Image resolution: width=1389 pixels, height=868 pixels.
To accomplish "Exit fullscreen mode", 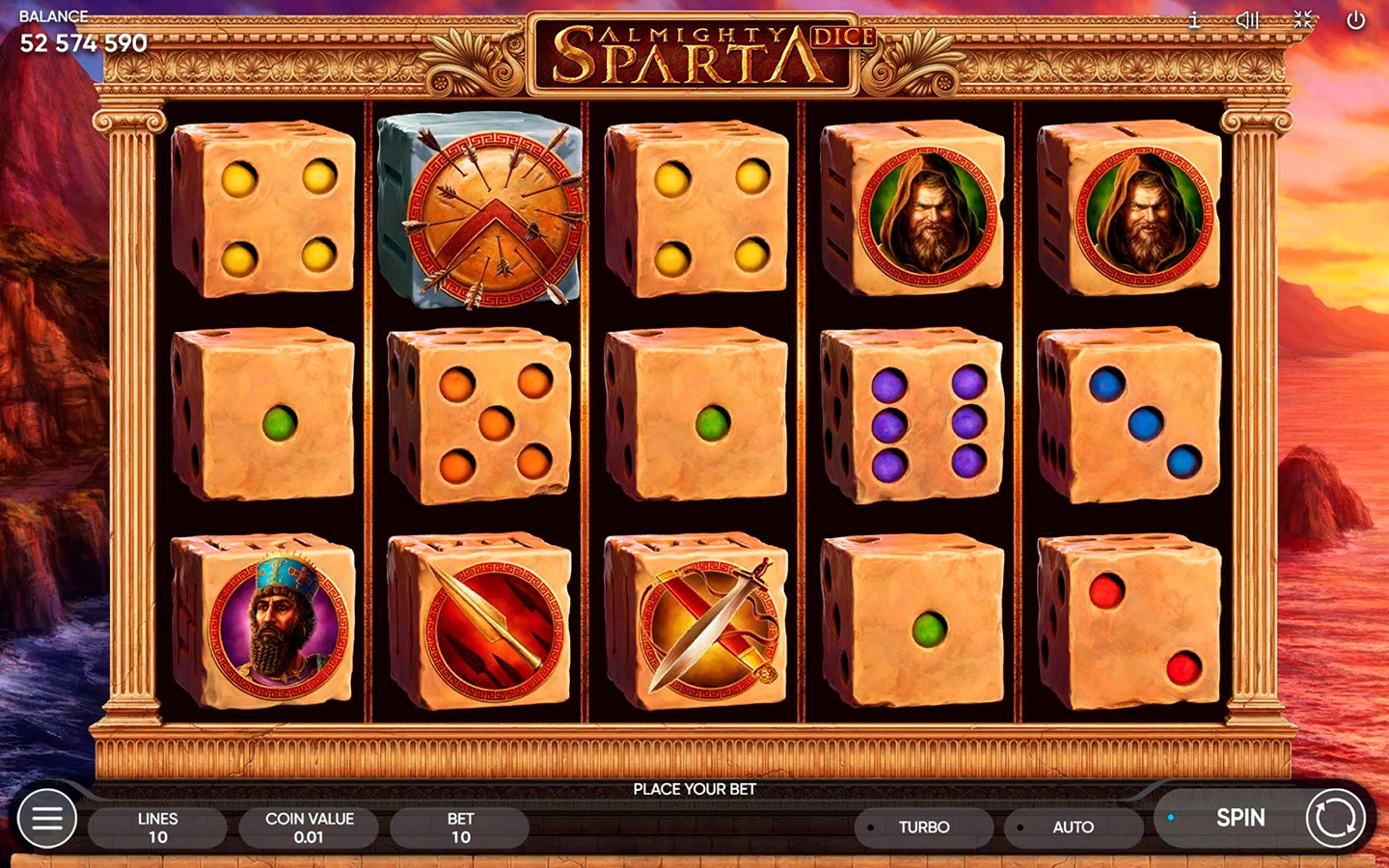I will 1302,20.
